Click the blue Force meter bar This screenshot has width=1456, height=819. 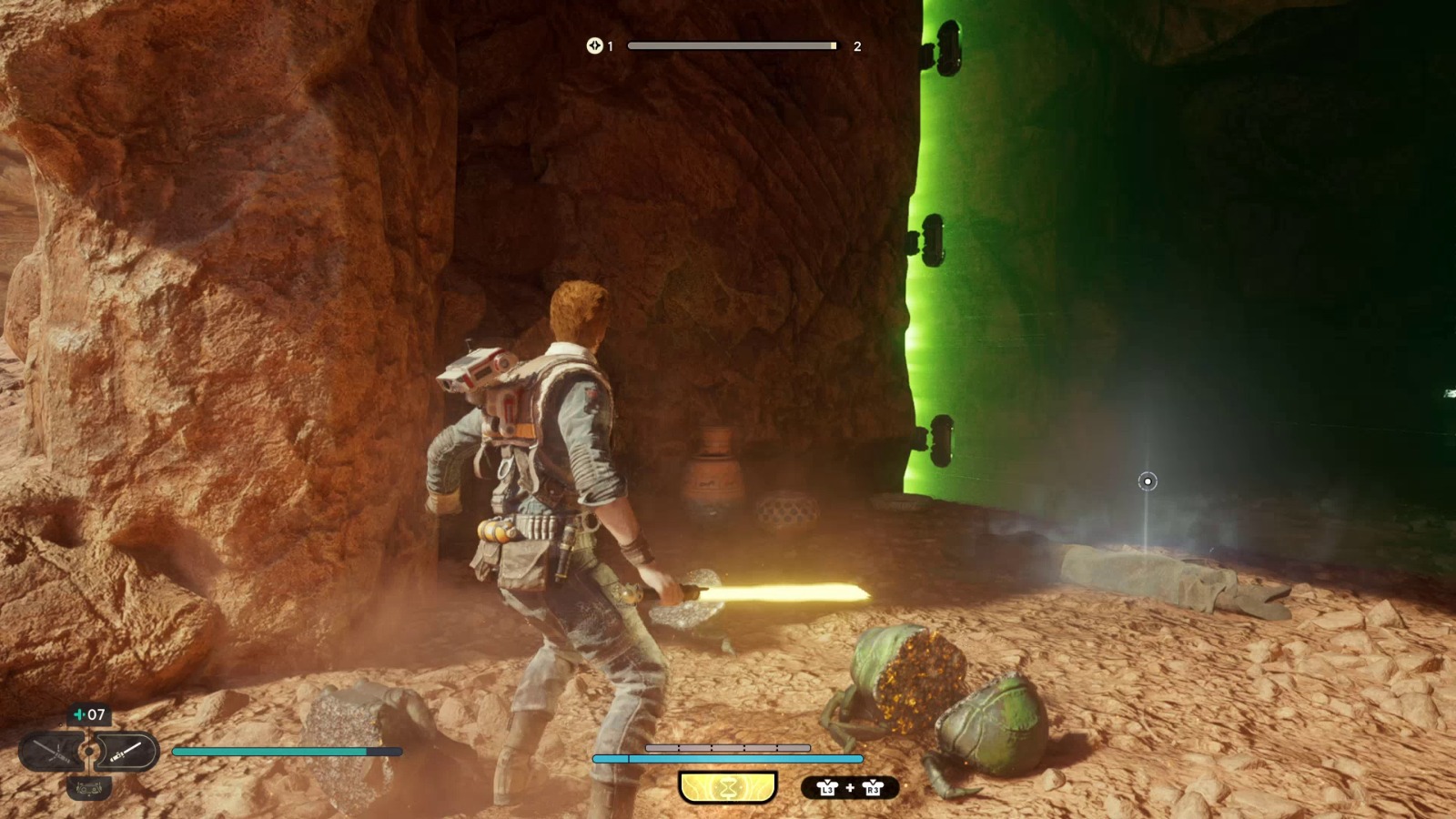728,758
